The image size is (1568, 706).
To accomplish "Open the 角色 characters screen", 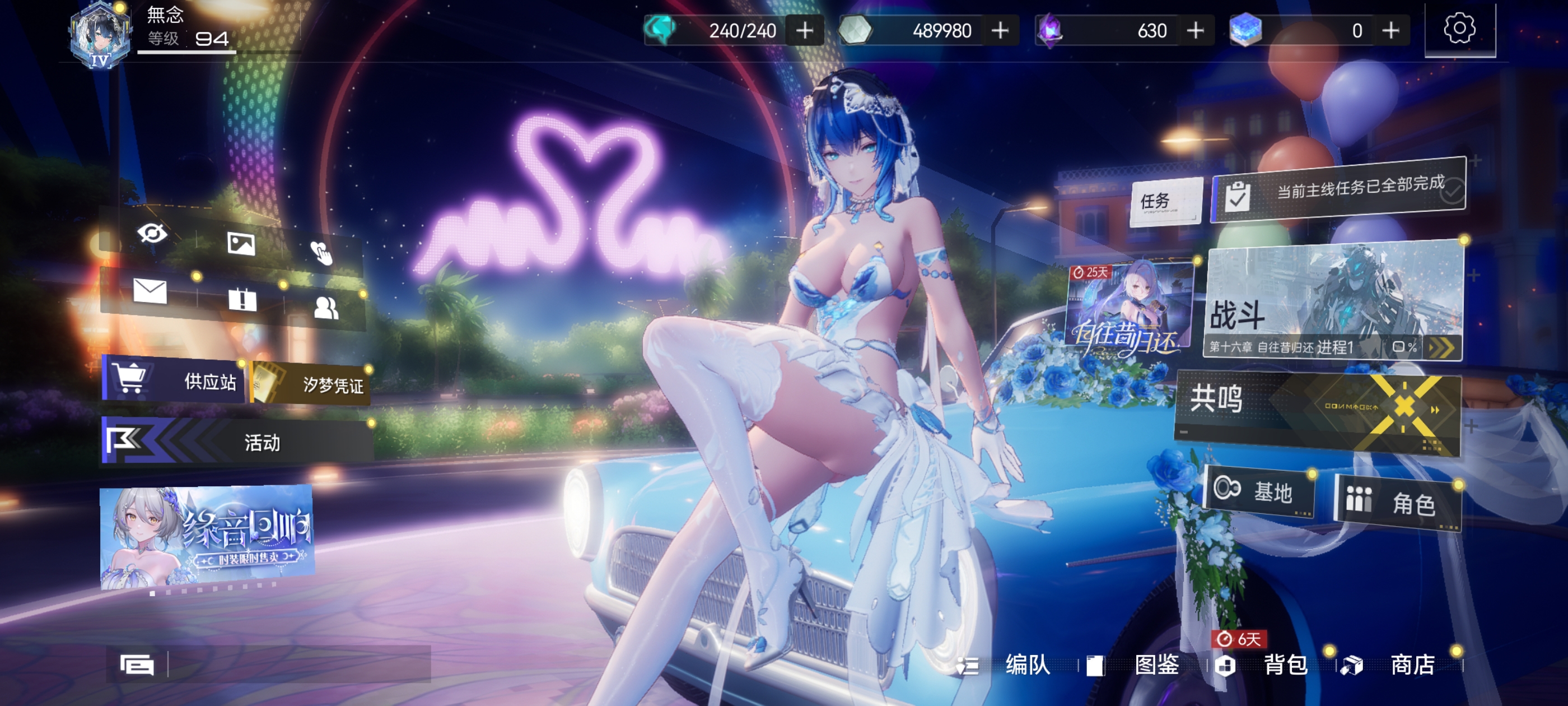I will coord(1398,503).
